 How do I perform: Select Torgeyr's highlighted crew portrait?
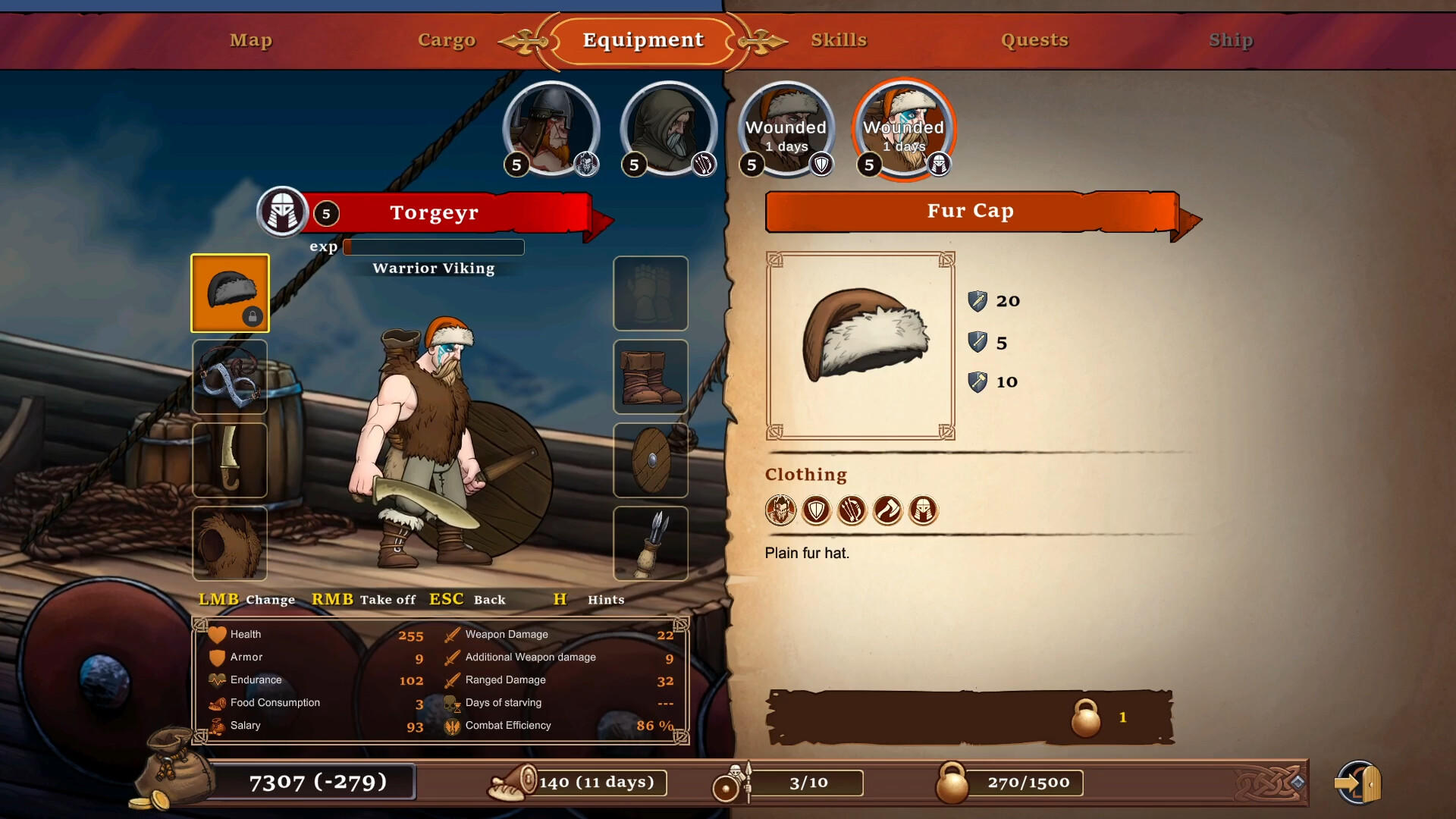point(903,129)
